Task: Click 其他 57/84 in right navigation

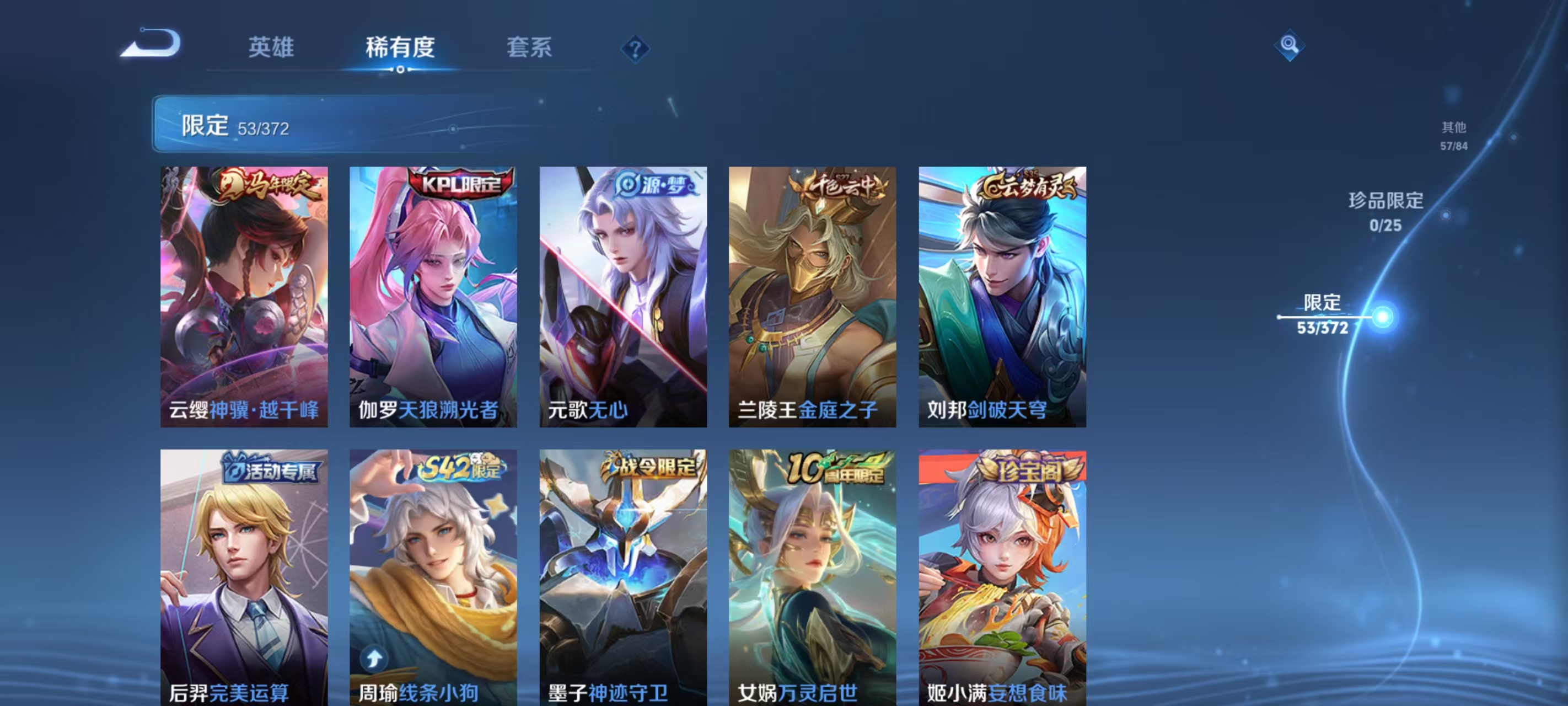Action: [x=1454, y=136]
